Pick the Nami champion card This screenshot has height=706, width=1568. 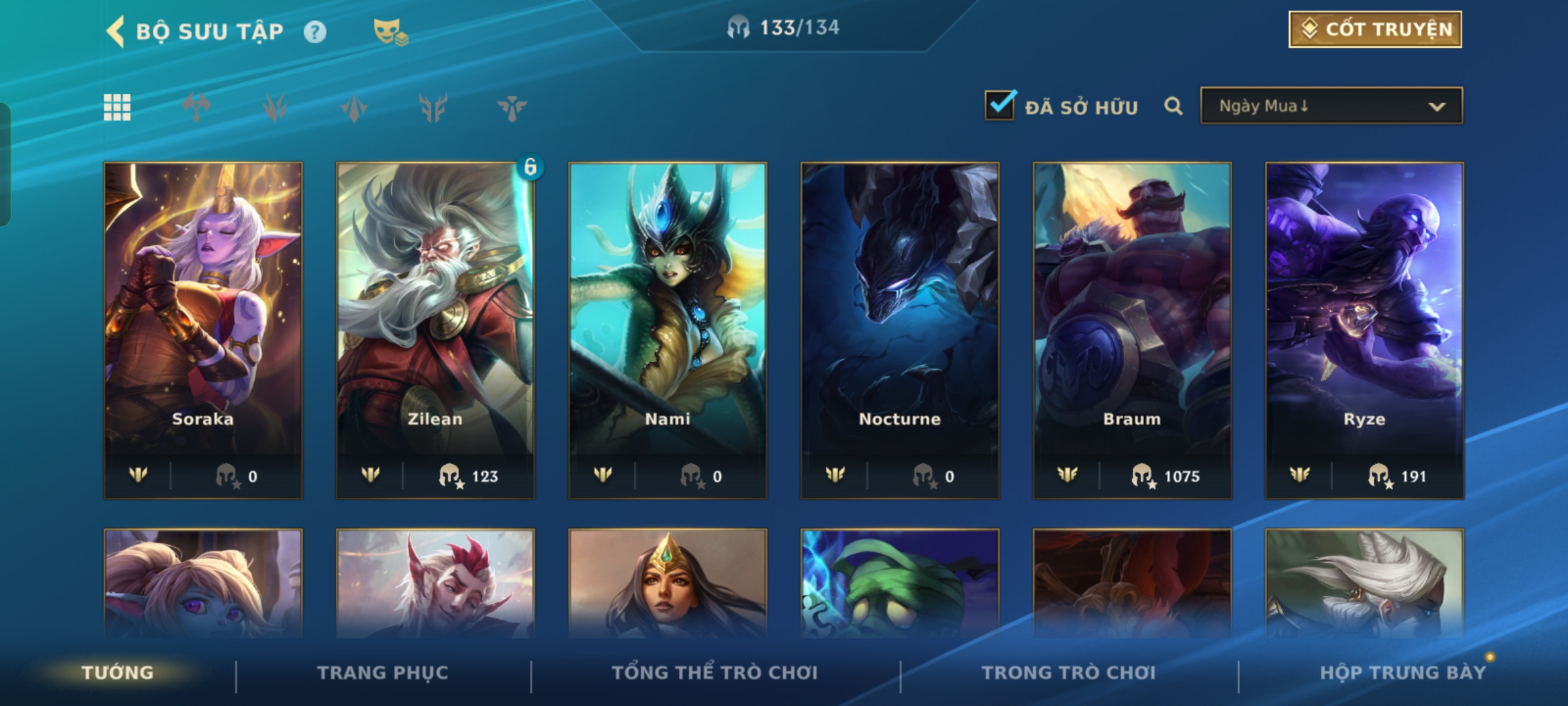[x=668, y=330]
